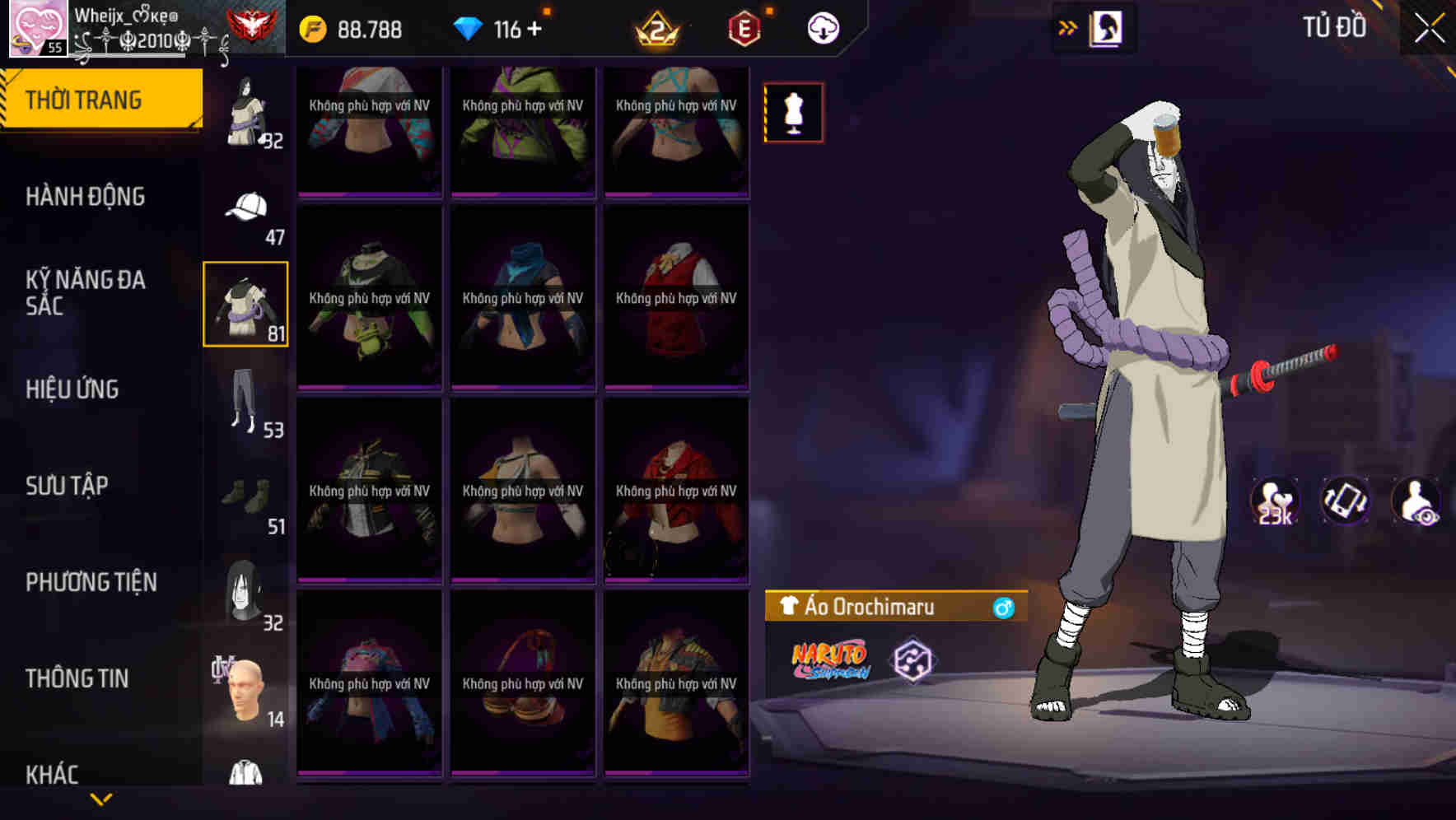The image size is (1456, 820).
Task: Open the outfit card preview icon
Action: coord(1105,27)
